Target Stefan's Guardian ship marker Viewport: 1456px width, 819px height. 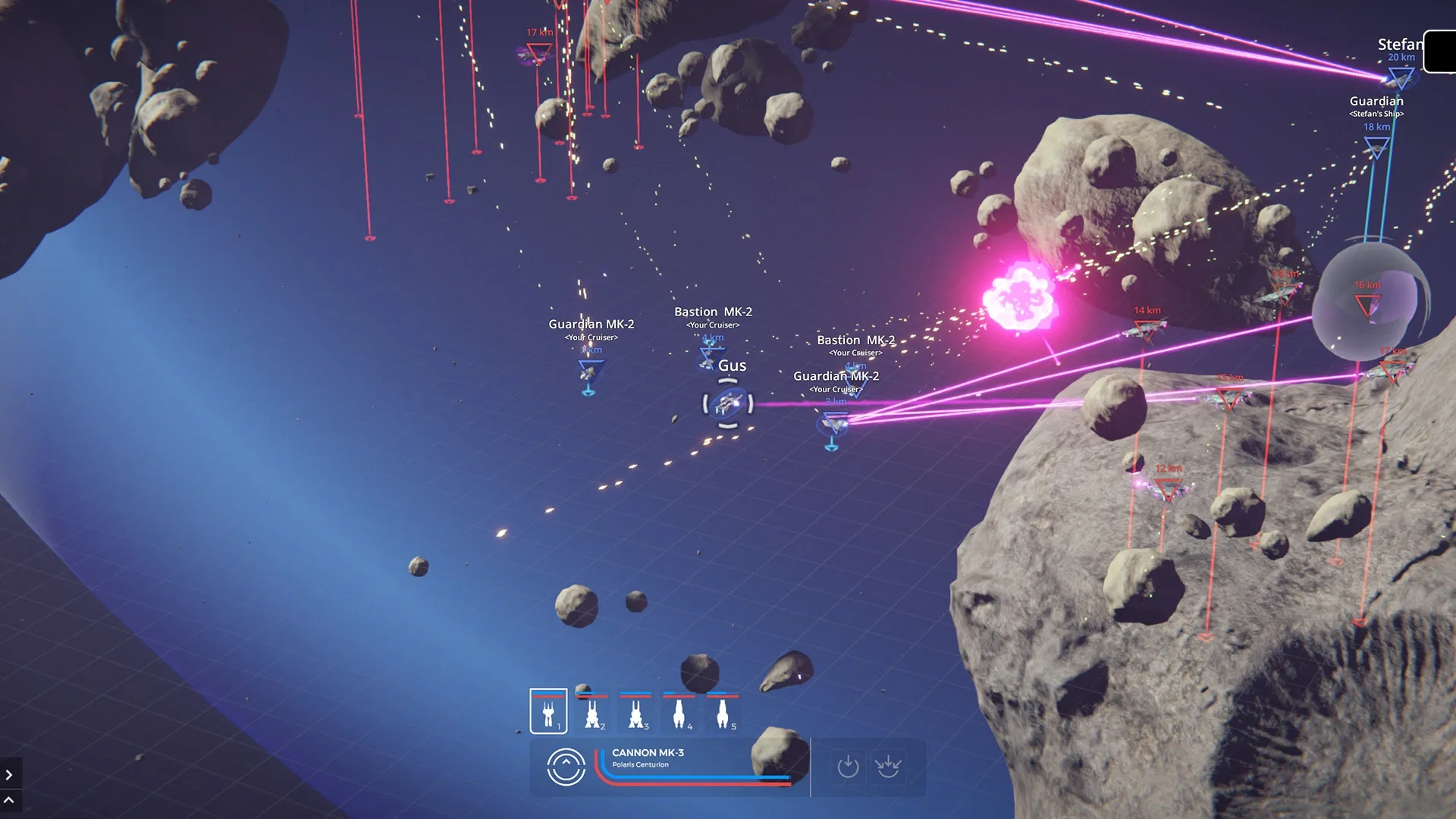point(1376,147)
